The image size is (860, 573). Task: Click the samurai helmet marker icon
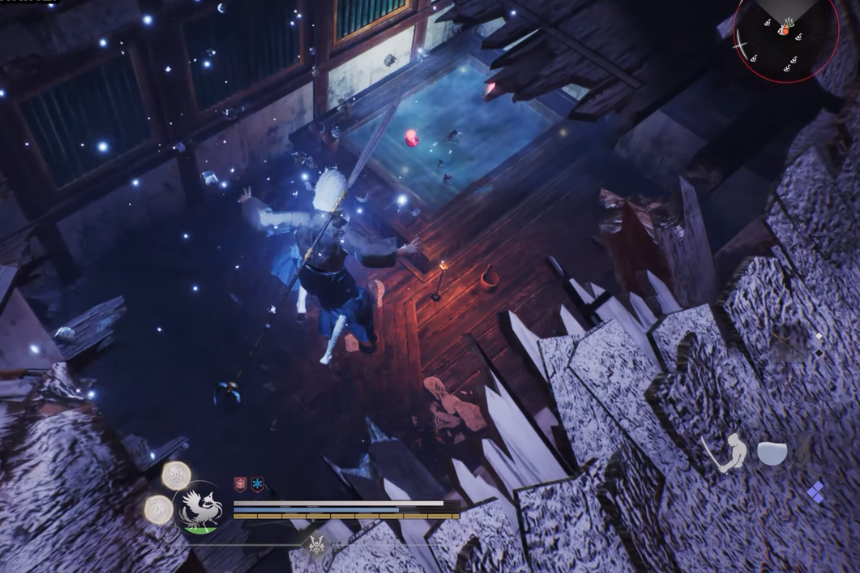pyautogui.click(x=317, y=545)
